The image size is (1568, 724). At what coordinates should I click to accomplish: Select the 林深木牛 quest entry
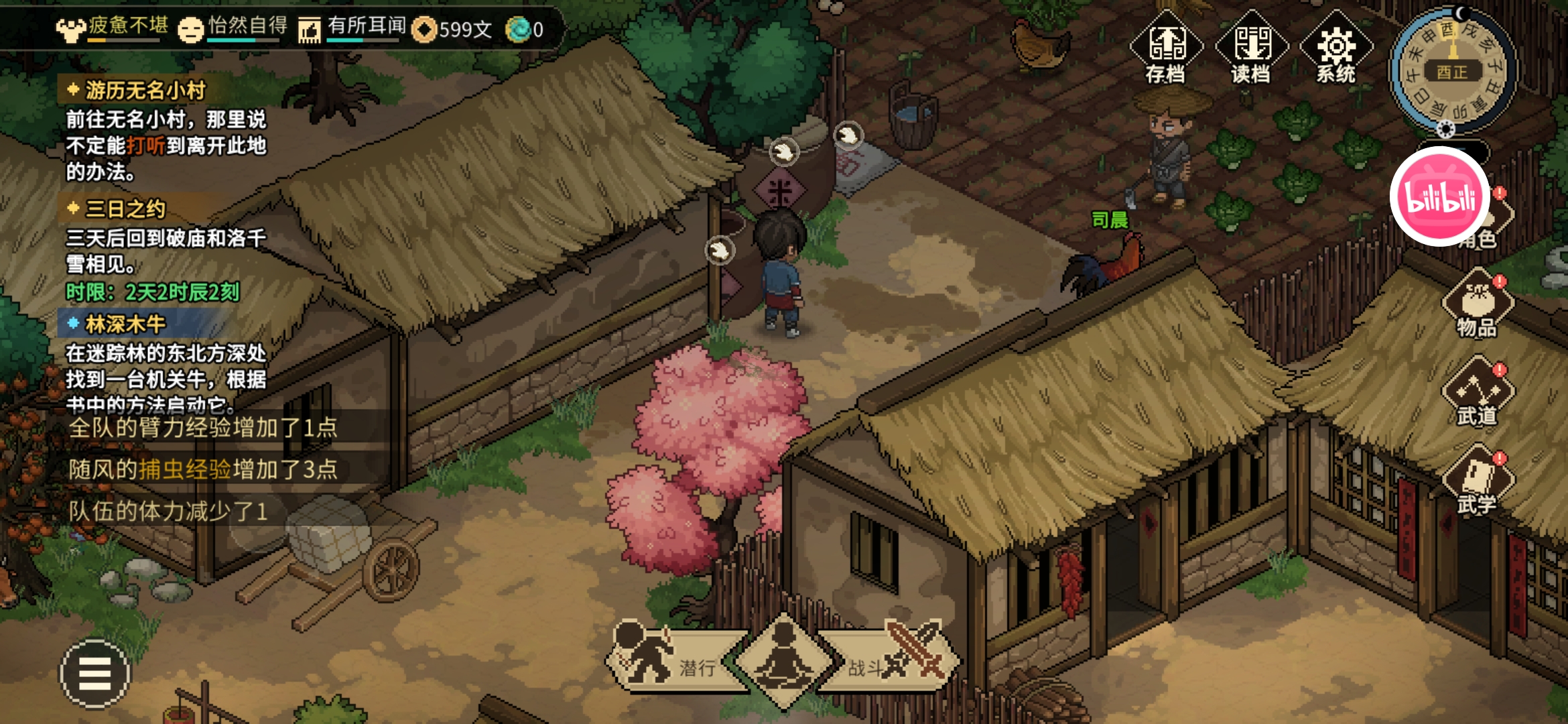pos(125,324)
